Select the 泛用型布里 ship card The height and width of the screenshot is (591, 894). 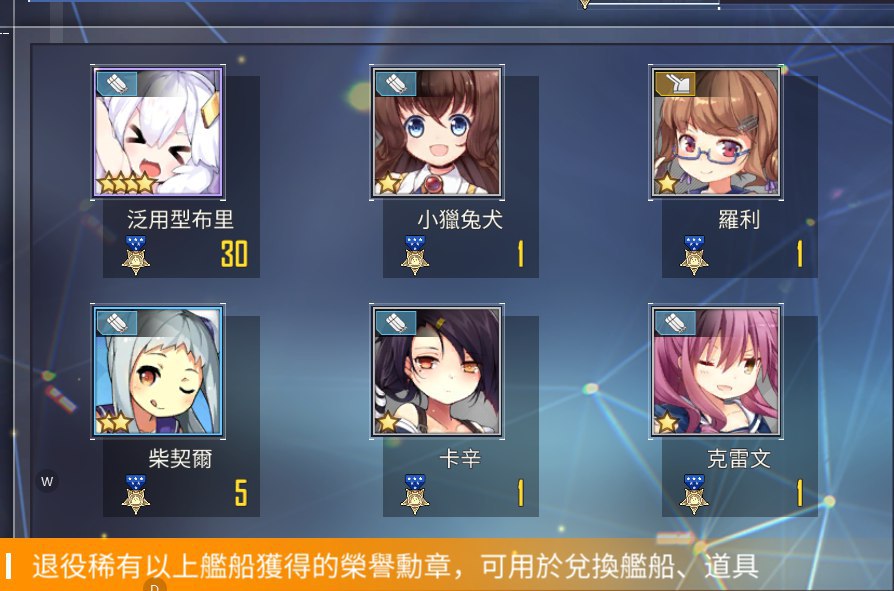tap(159, 133)
